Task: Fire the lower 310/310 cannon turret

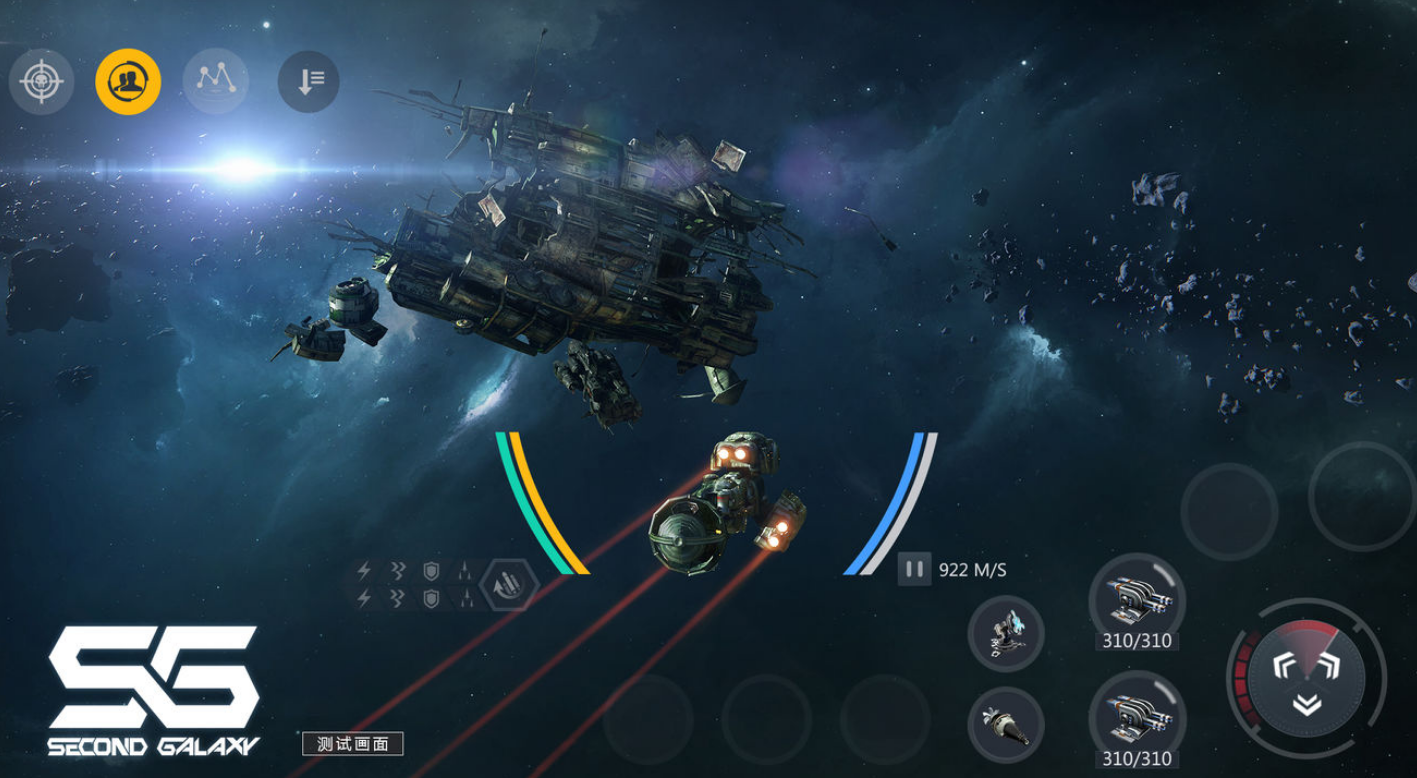Action: (1136, 718)
